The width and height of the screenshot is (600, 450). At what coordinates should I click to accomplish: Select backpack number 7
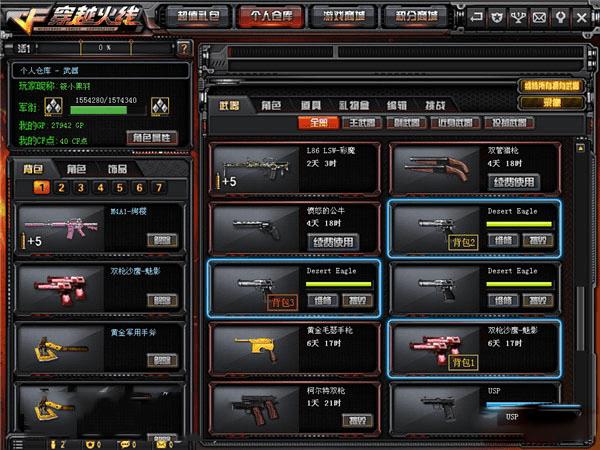[157, 187]
